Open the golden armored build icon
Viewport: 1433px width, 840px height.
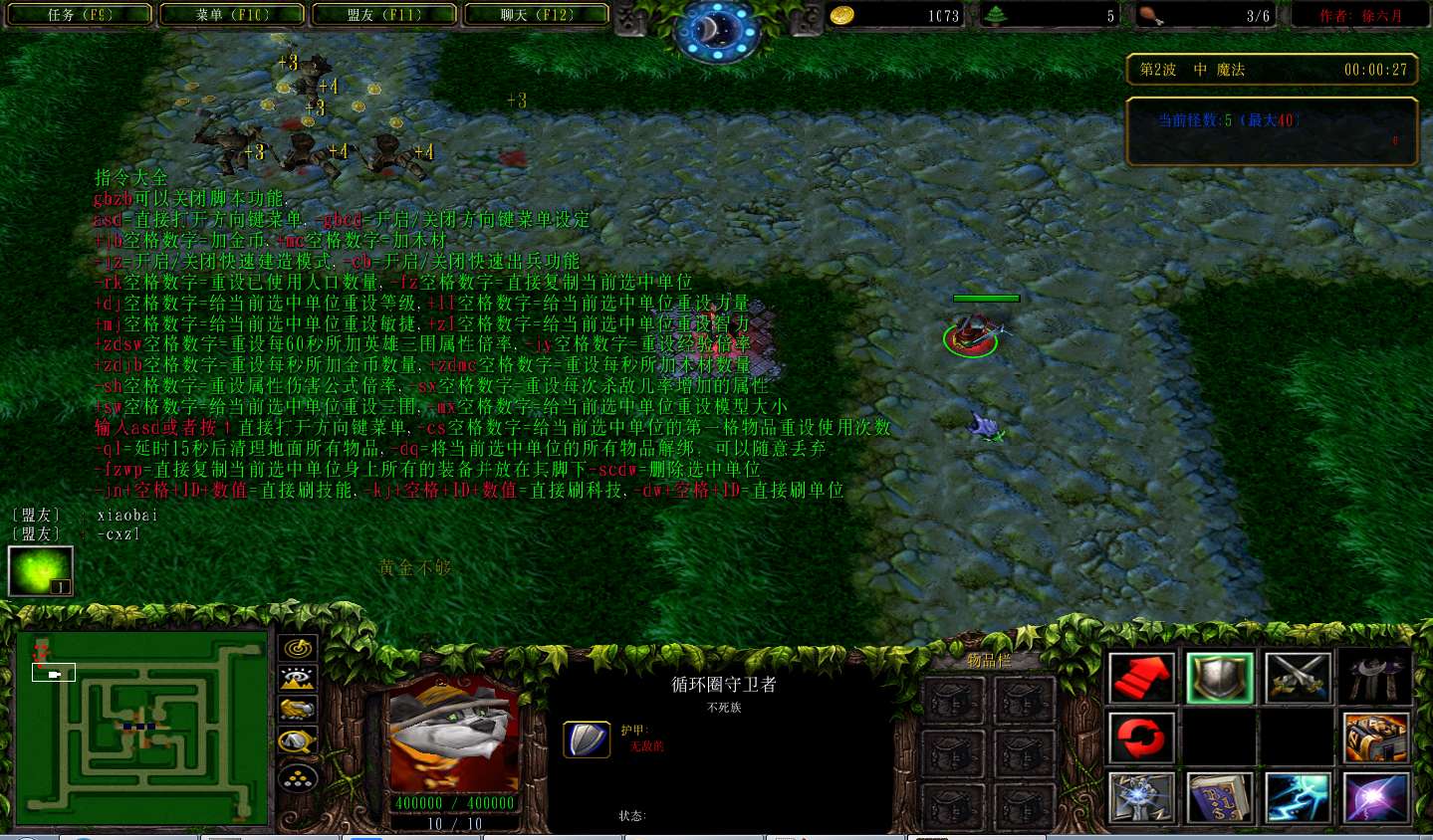coord(1375,738)
